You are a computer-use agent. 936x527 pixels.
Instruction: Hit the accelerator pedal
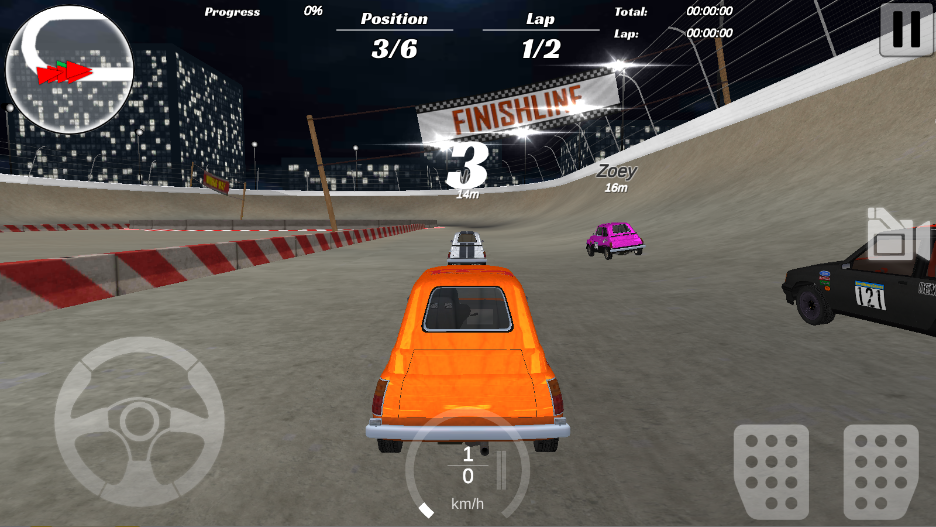[x=880, y=472]
